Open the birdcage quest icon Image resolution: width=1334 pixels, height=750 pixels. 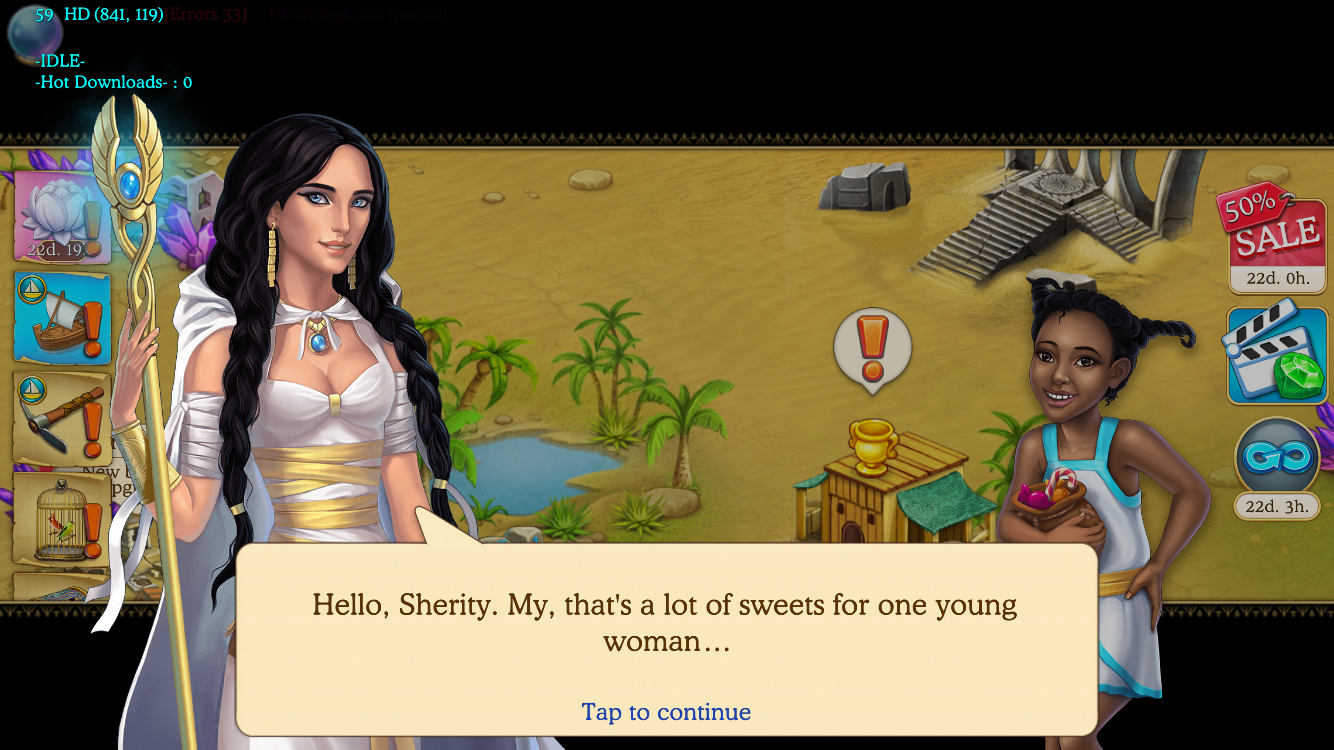62,518
